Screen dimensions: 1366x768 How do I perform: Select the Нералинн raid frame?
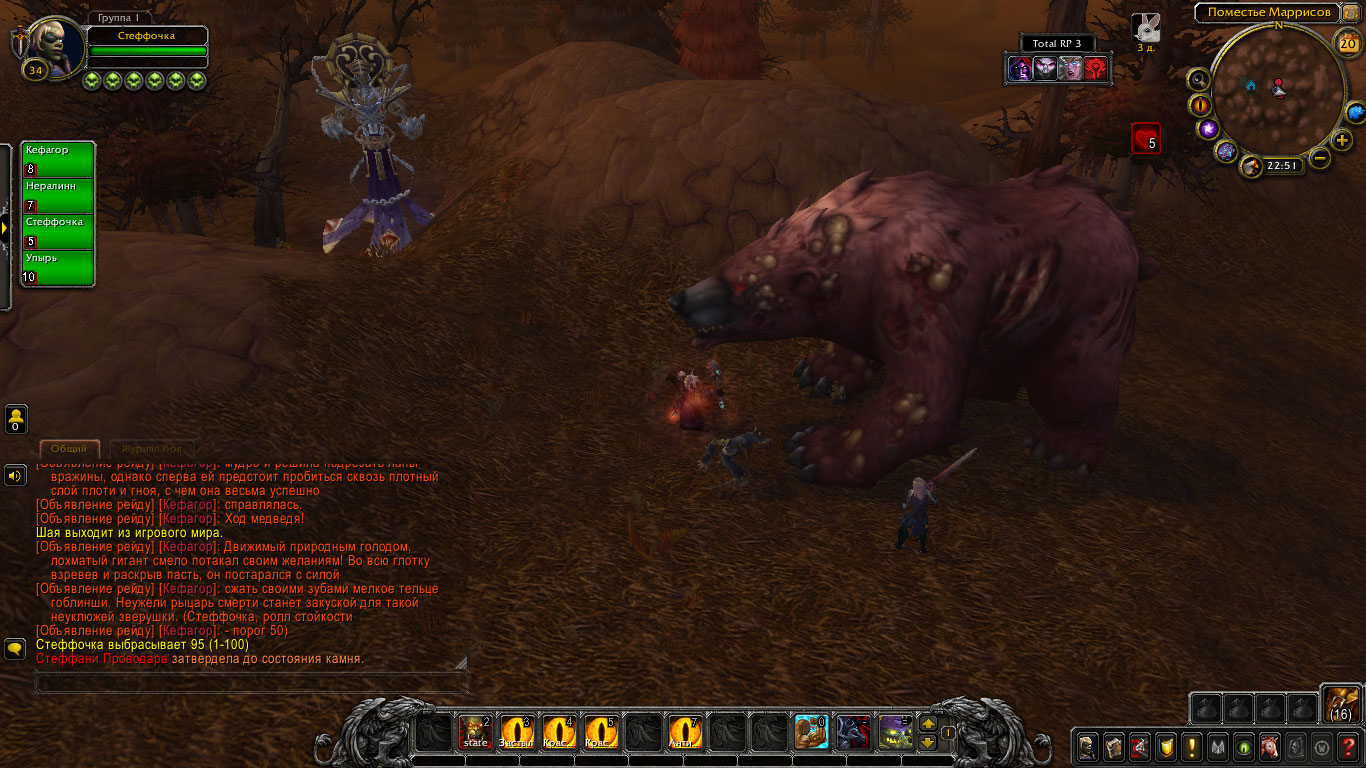58,196
